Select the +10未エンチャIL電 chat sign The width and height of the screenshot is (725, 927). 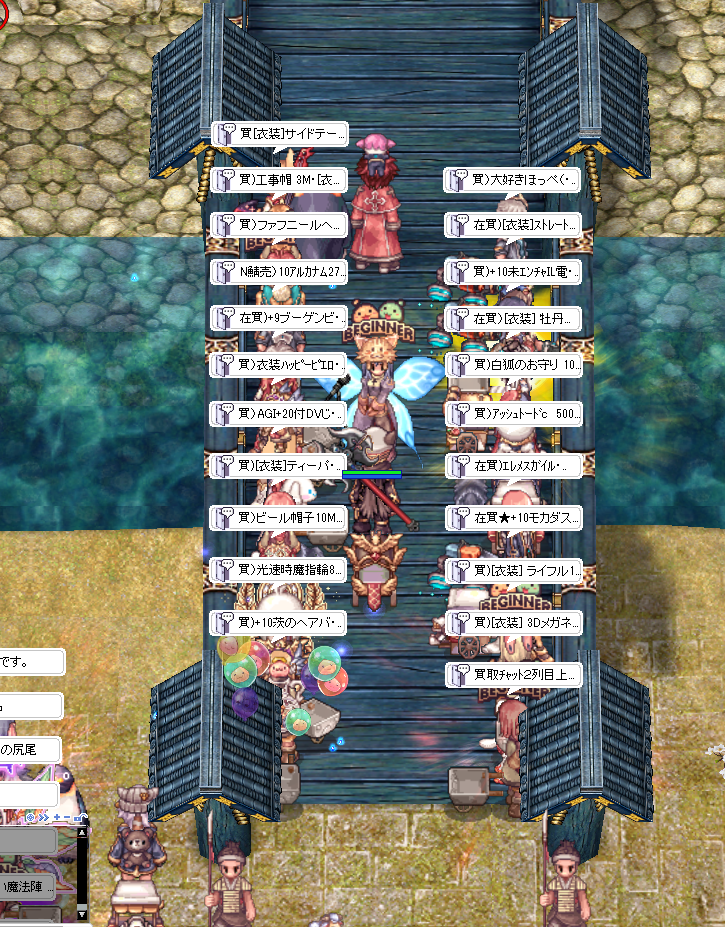[x=513, y=271]
